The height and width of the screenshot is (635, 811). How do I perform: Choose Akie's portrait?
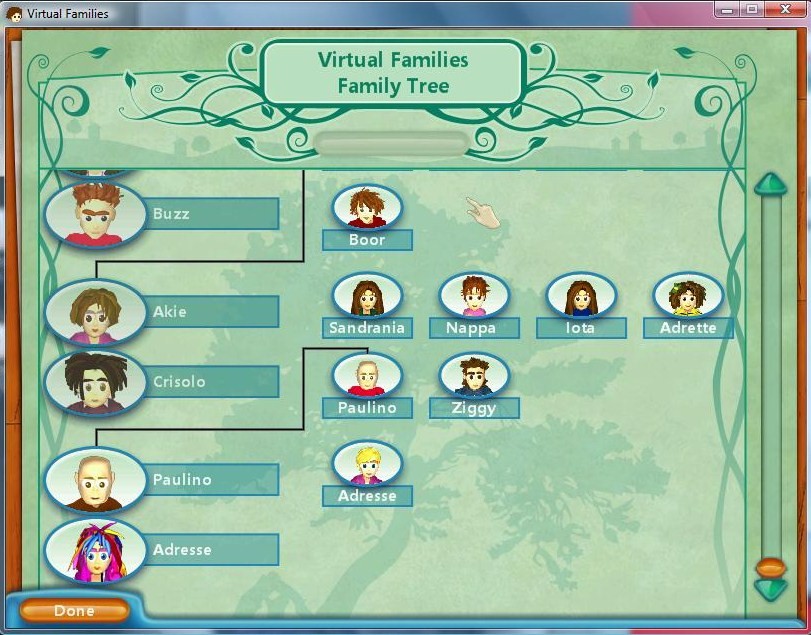(x=96, y=311)
